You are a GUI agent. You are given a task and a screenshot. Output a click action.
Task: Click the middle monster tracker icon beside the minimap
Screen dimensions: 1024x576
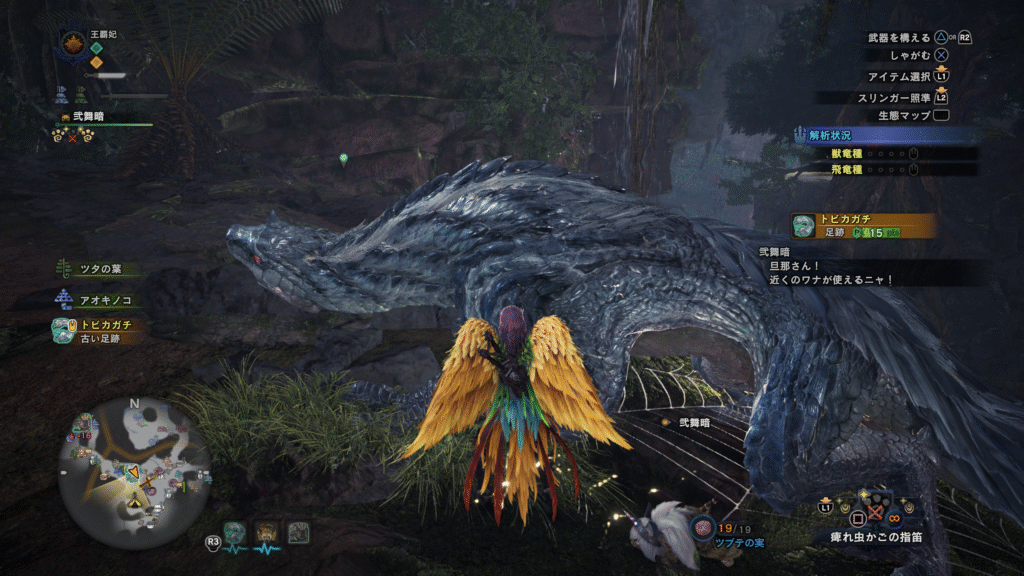click(x=267, y=533)
